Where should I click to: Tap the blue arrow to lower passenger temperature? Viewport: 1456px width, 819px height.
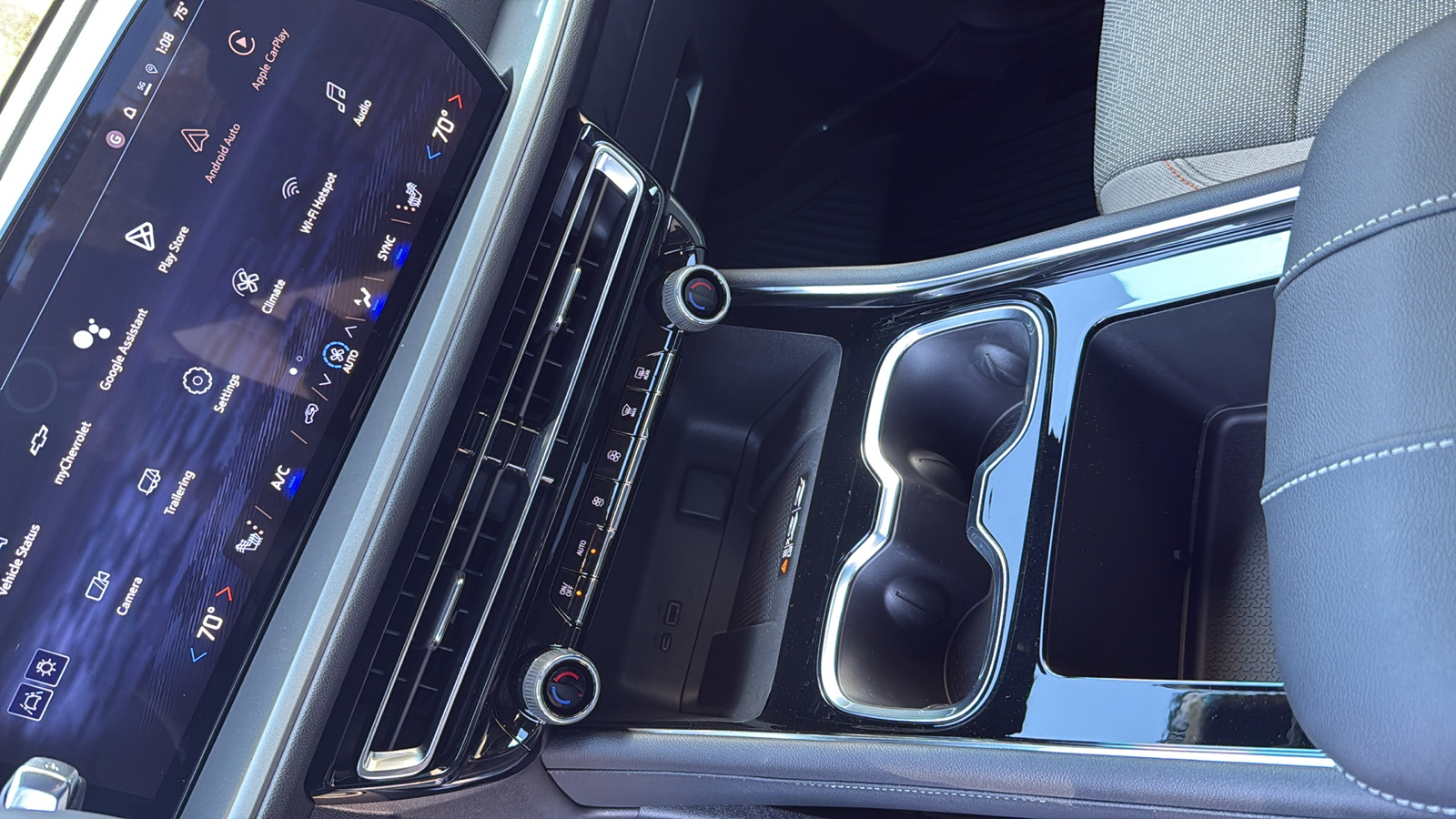(x=432, y=152)
